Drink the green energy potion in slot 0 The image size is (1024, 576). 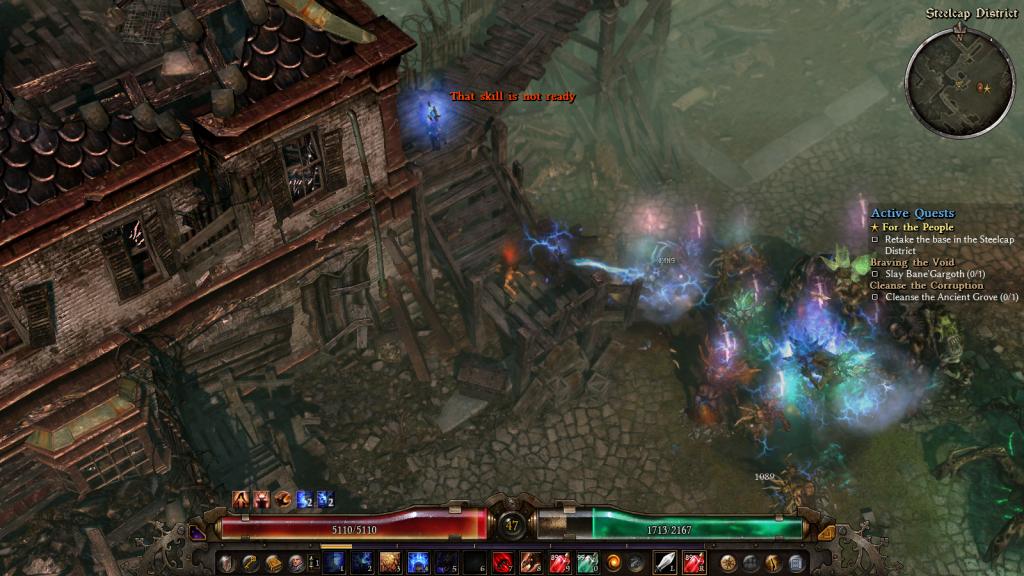click(586, 563)
